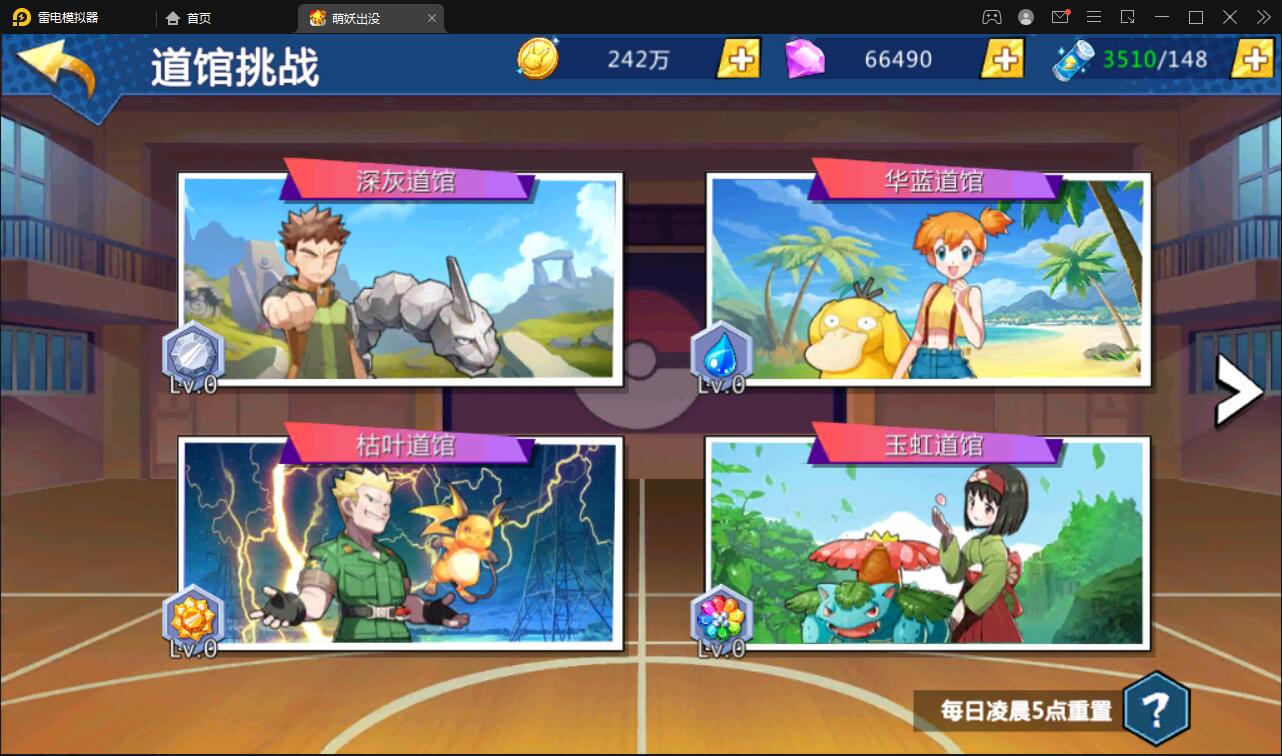1282x756 pixels.
Task: Expand more options with the double chevron
Action: [1262, 17]
